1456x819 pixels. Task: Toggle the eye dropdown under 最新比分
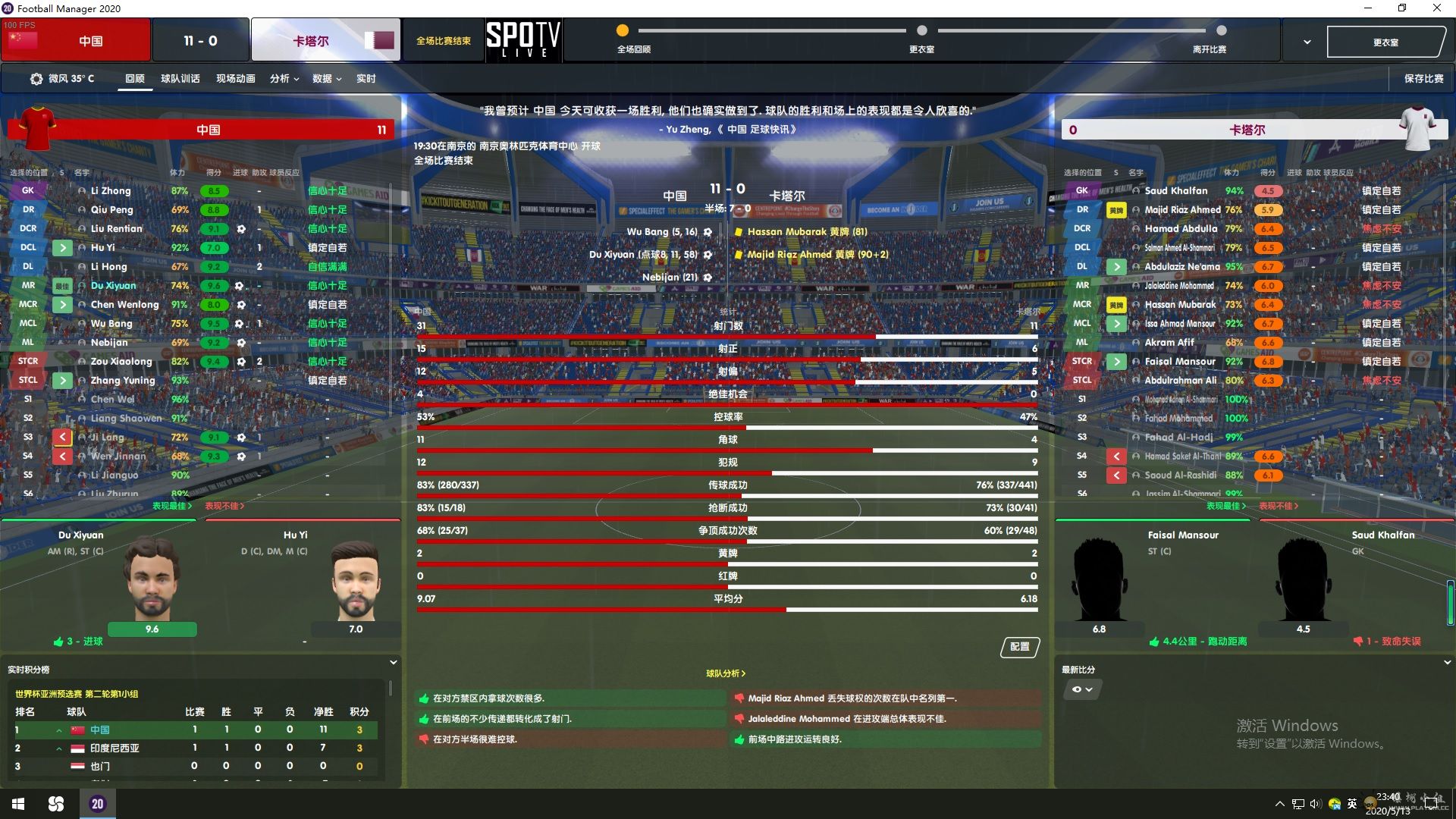pos(1082,689)
